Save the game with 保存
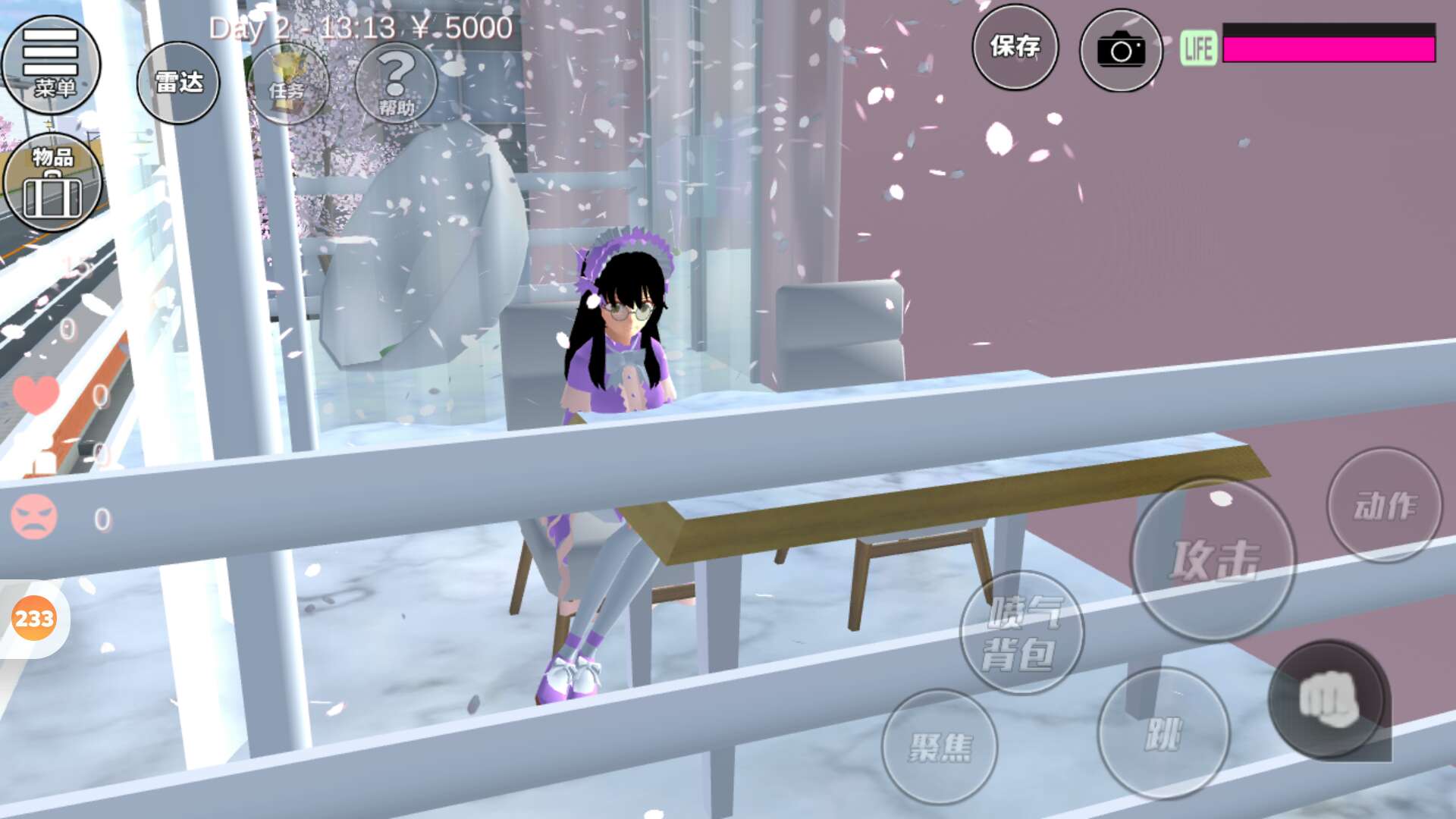This screenshot has height=819, width=1456. point(1015,47)
